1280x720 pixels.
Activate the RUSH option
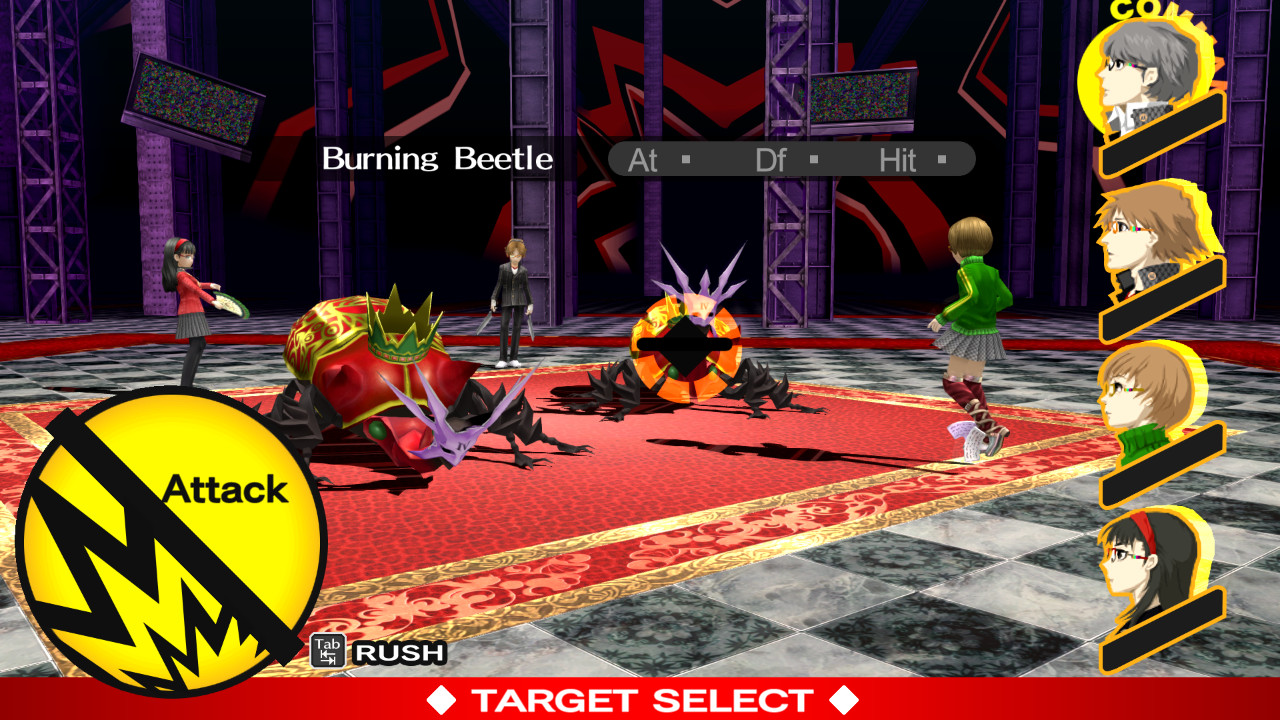point(397,654)
